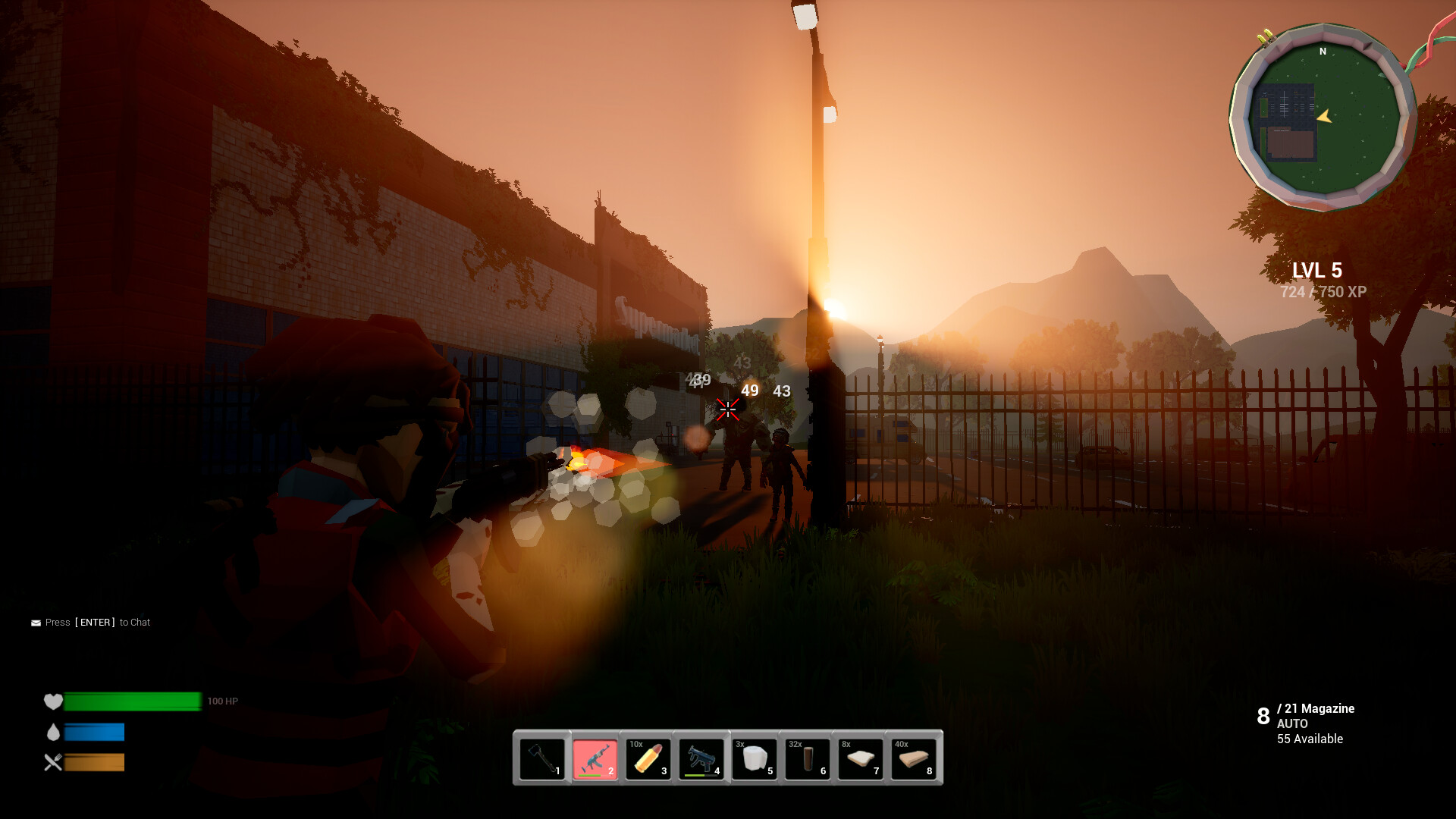
Task: Select the axe in hotbar slot 1
Action: point(542,758)
